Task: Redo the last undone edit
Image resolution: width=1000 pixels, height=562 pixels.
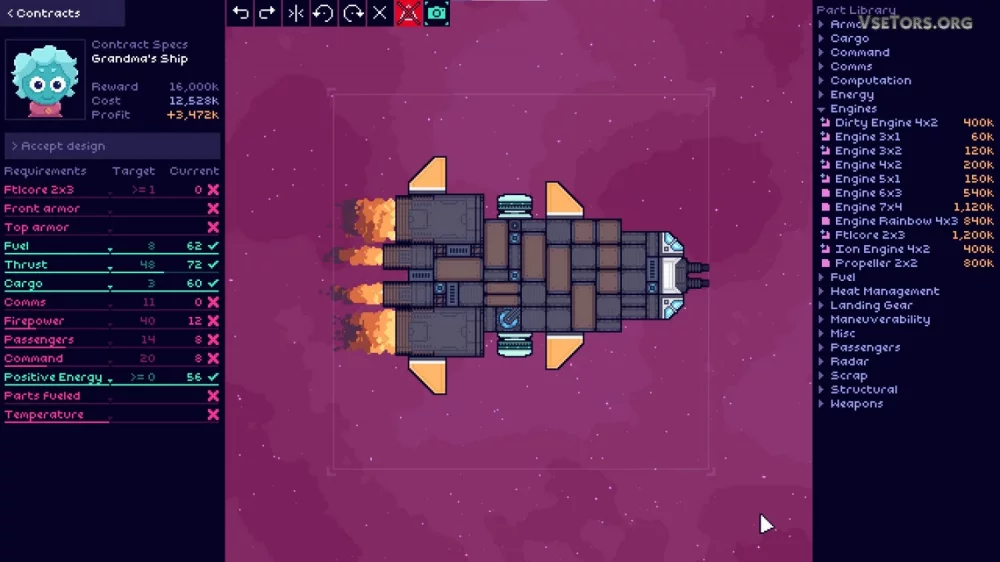Action: (x=268, y=13)
